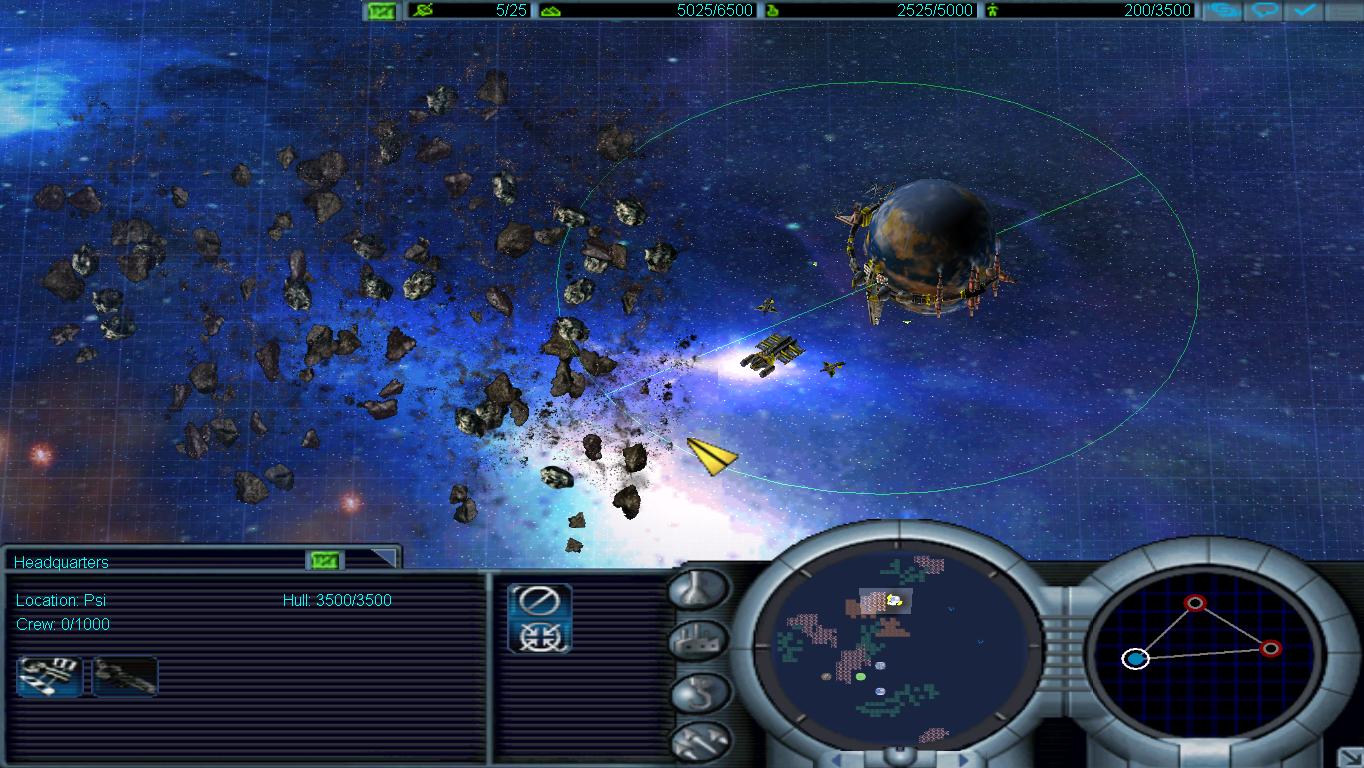Select the hook-shaped utility icon
This screenshot has width=1364, height=768.
pyautogui.click(x=699, y=691)
